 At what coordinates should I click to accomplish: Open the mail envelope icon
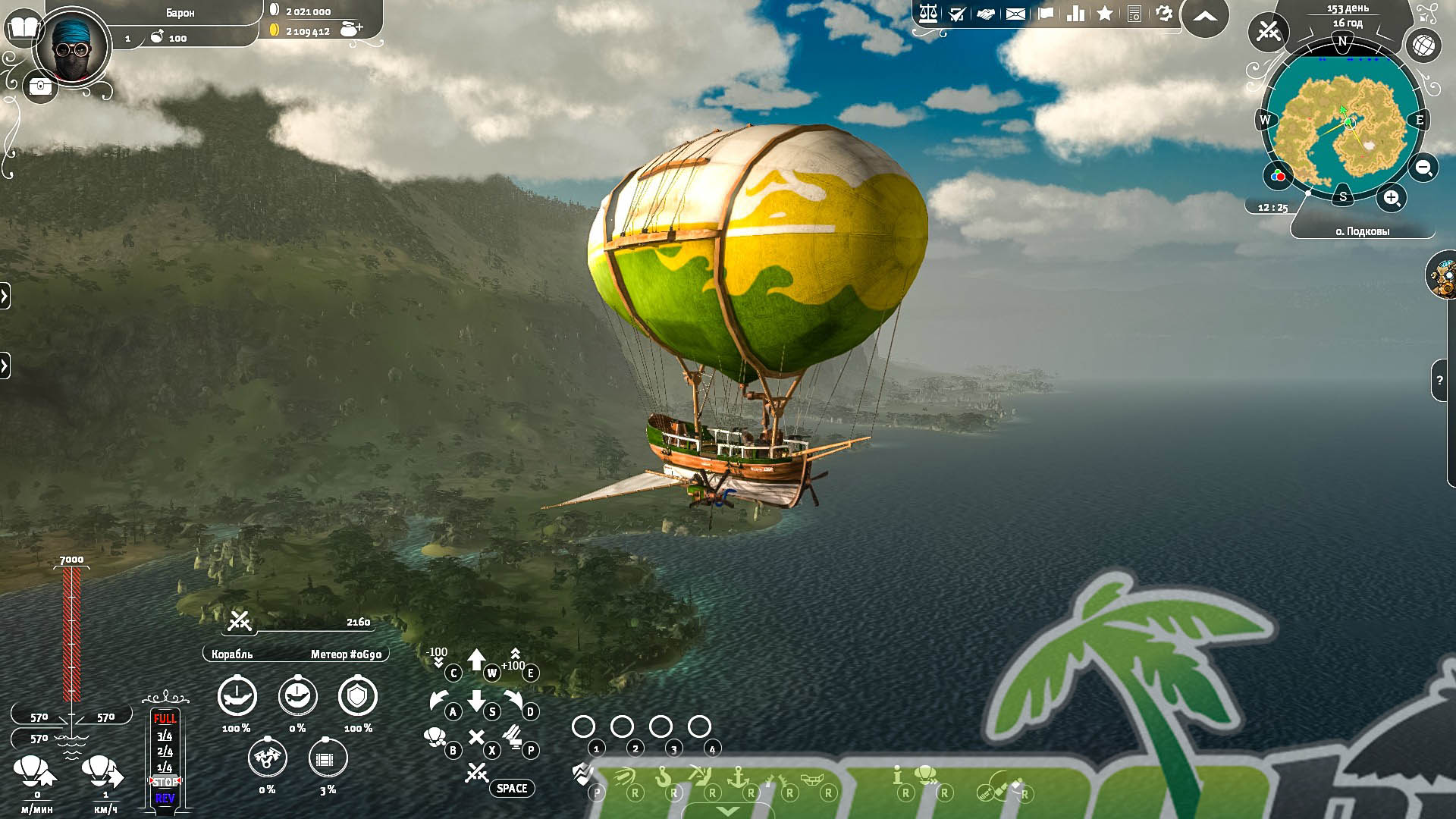point(1015,14)
